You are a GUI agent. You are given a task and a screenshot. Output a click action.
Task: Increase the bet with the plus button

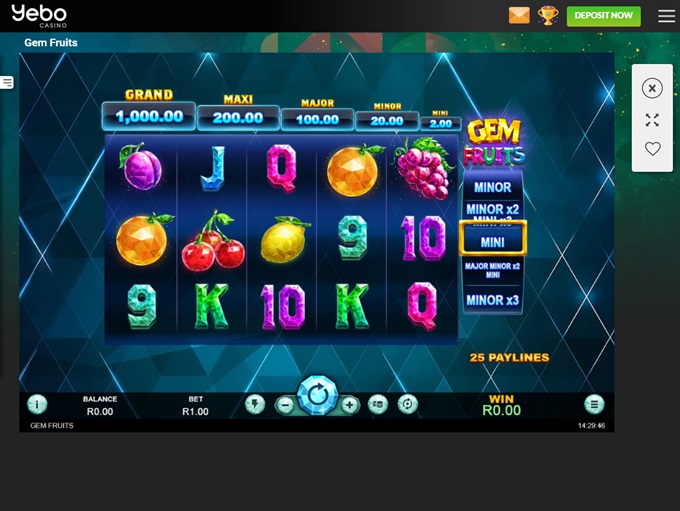[x=349, y=405]
